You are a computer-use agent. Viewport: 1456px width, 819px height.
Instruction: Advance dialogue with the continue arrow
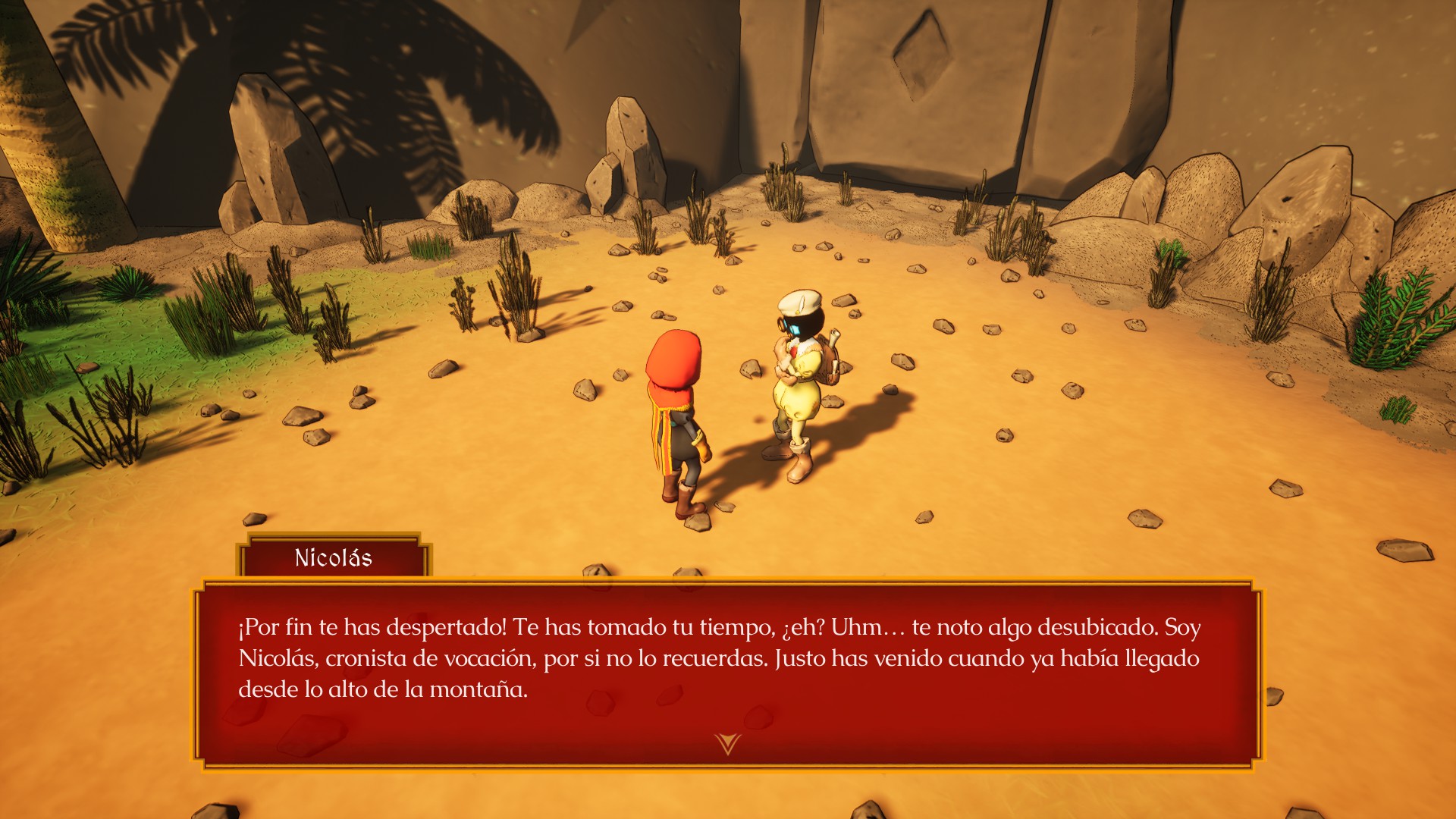(x=726, y=743)
